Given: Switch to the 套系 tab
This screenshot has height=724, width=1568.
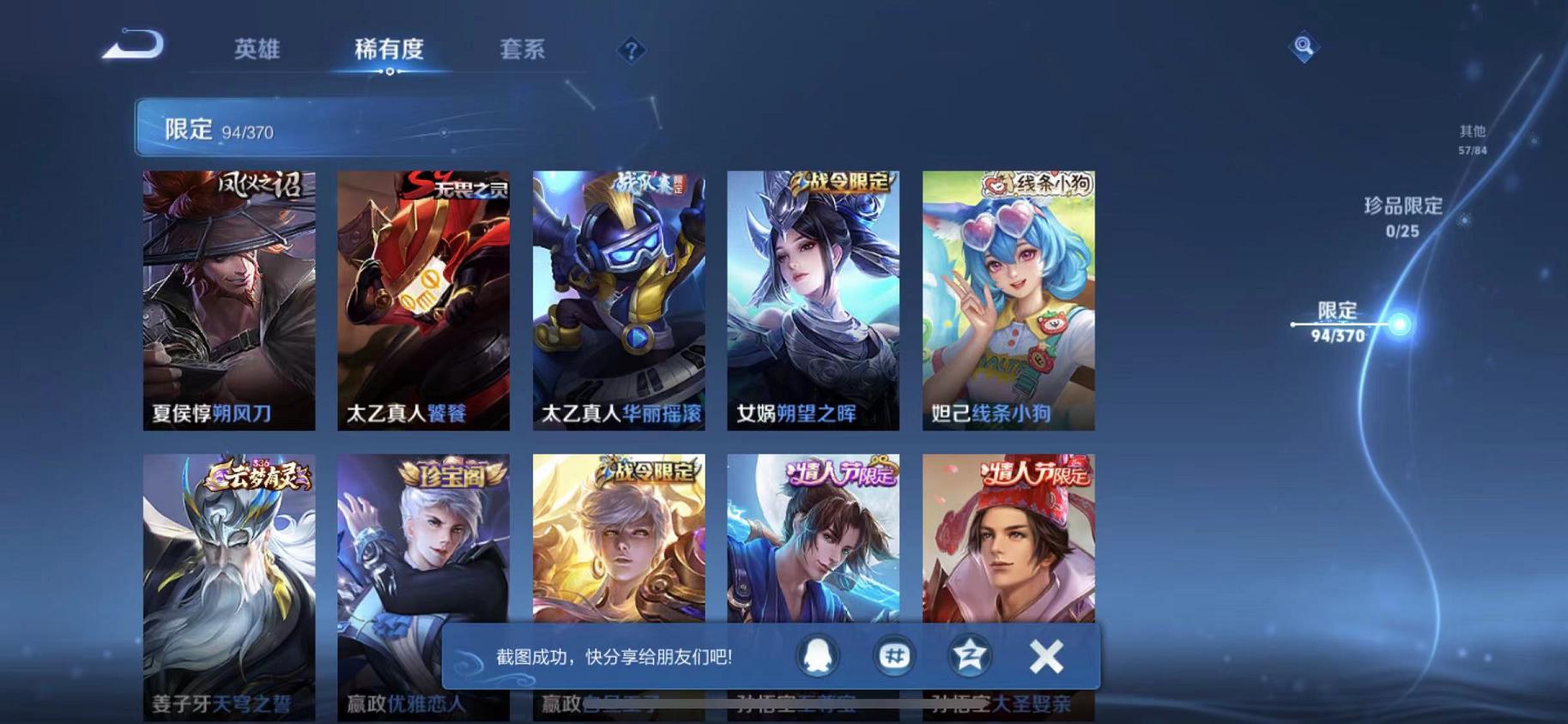Looking at the screenshot, I should [522, 50].
